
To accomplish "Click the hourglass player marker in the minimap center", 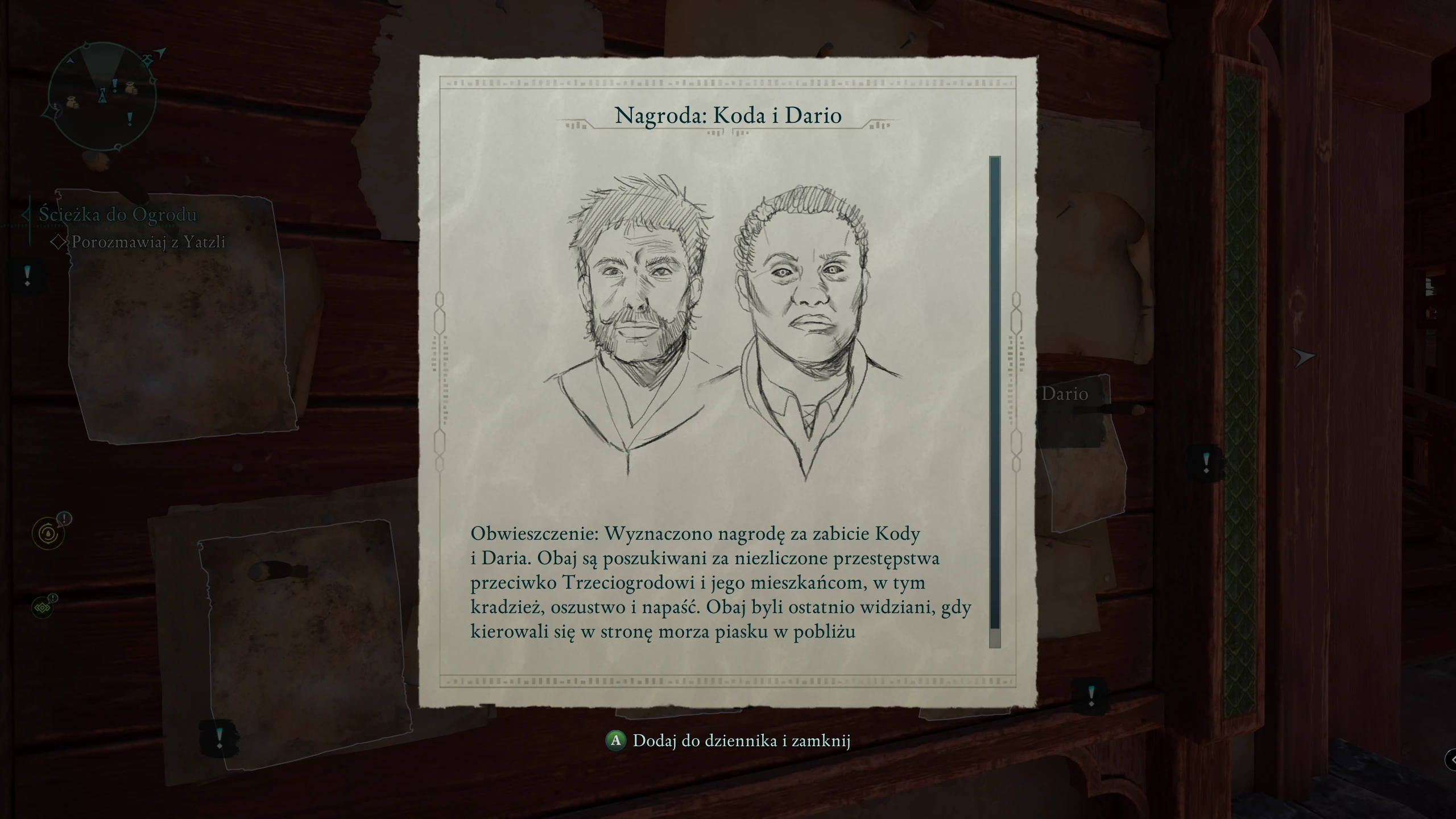I will coord(103,95).
